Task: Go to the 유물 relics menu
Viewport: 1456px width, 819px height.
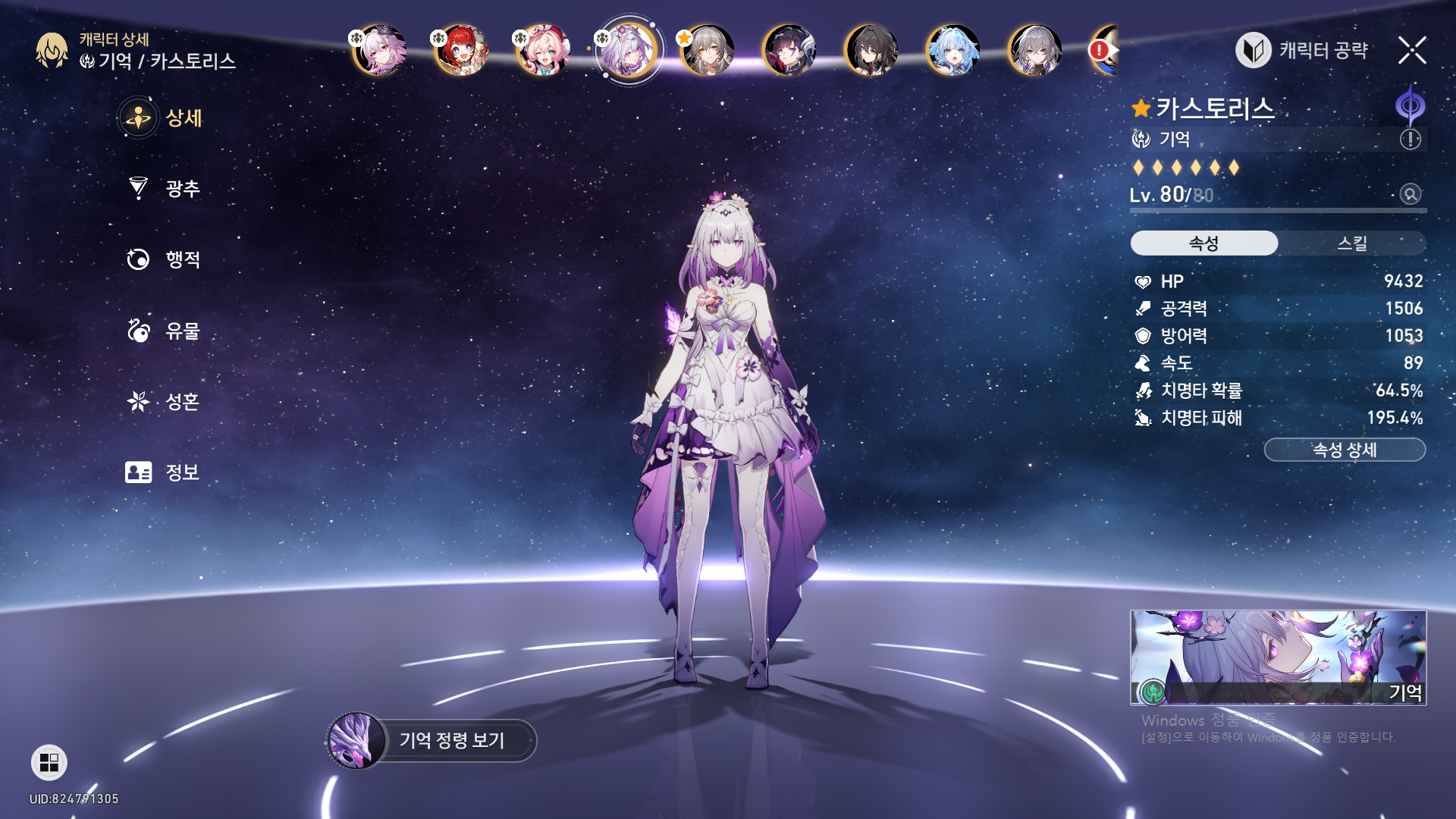Action: [x=164, y=331]
